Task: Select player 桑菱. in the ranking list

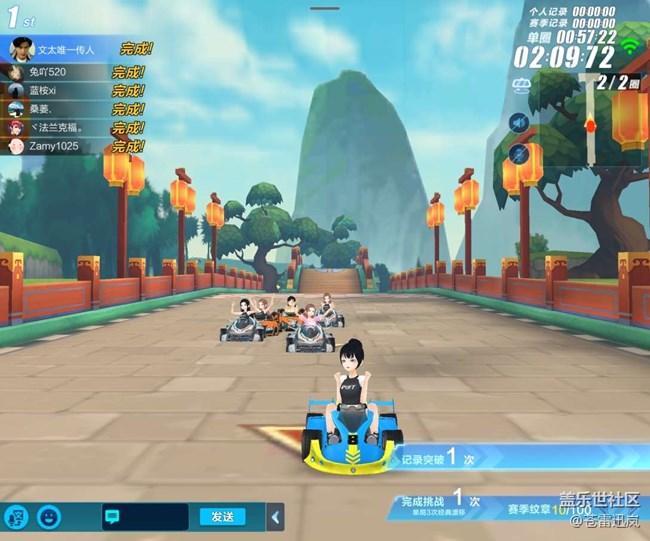Action: [x=55, y=109]
